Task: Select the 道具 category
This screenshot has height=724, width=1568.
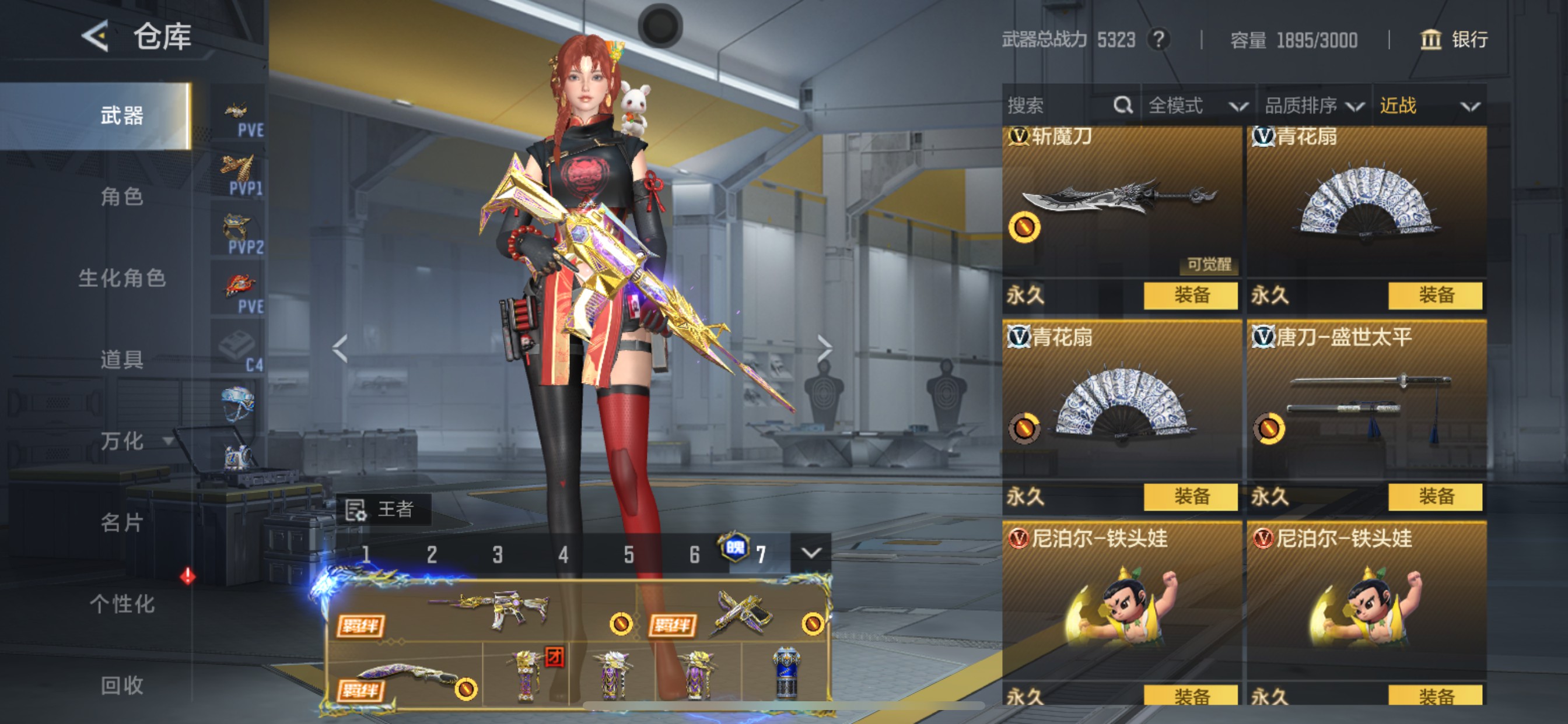Action: pyautogui.click(x=122, y=360)
